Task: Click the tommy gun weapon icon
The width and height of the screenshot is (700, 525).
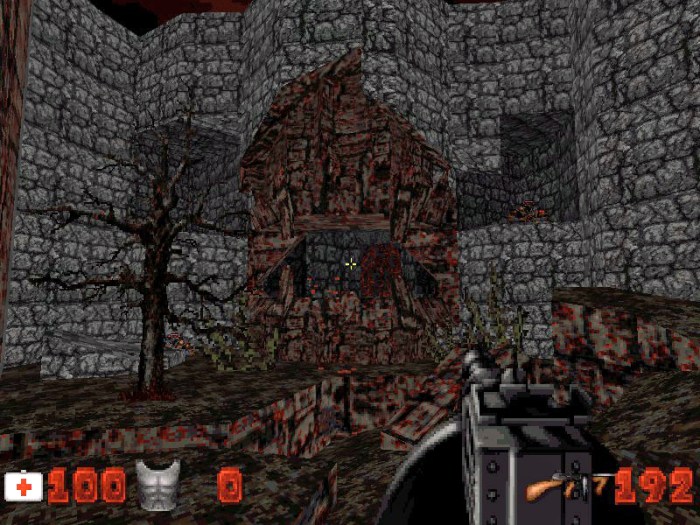Action: (x=565, y=487)
